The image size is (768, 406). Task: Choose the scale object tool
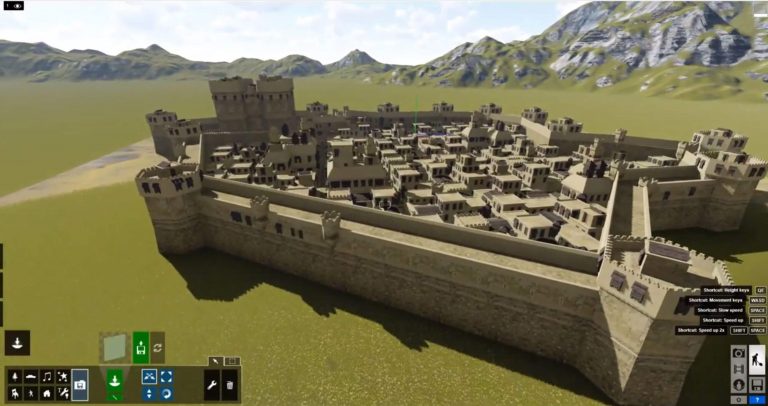165,376
